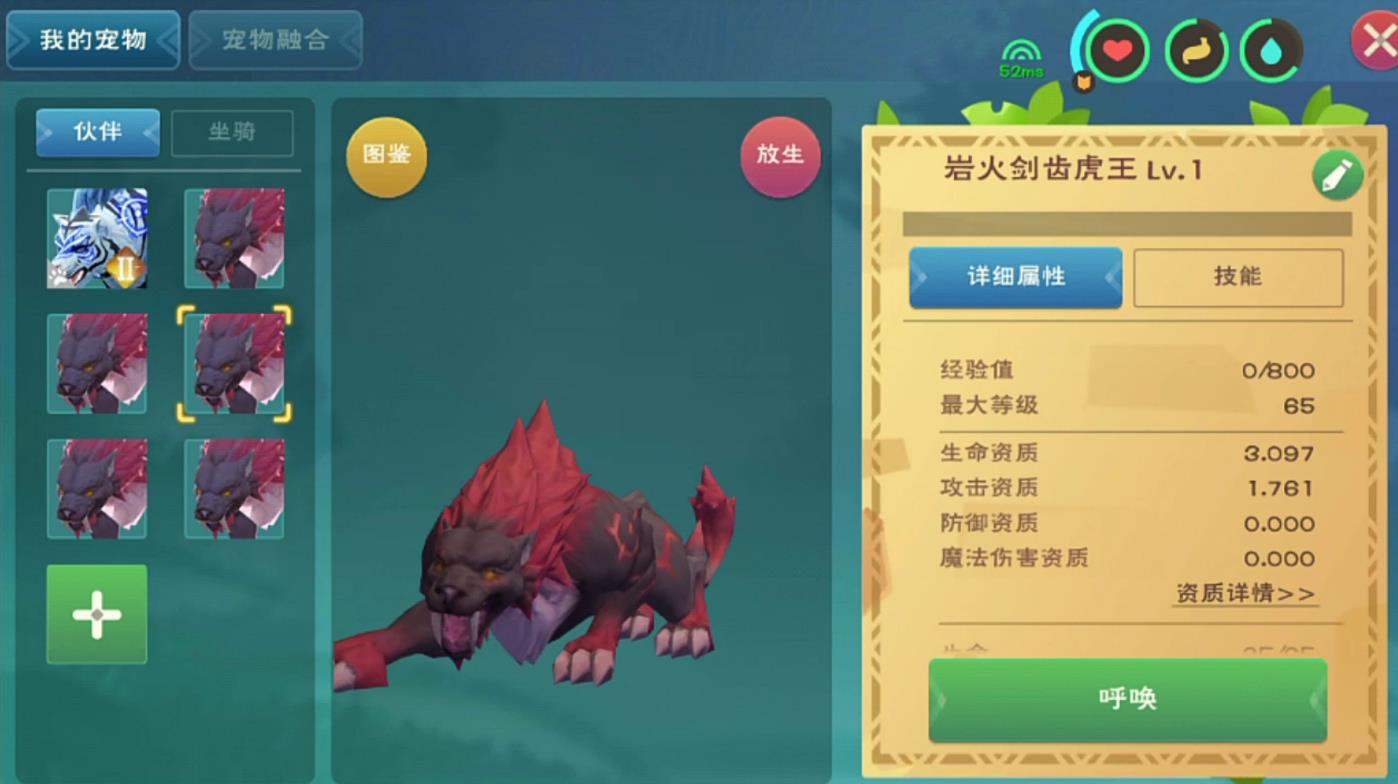
Task: Switch to the 坐骑 category
Action: click(x=232, y=132)
